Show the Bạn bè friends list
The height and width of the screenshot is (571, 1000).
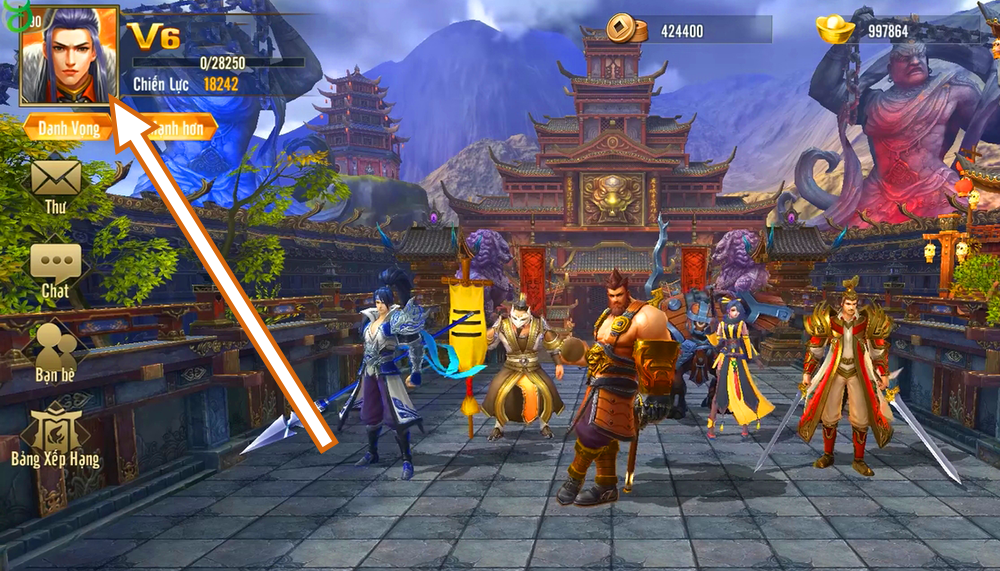point(56,346)
